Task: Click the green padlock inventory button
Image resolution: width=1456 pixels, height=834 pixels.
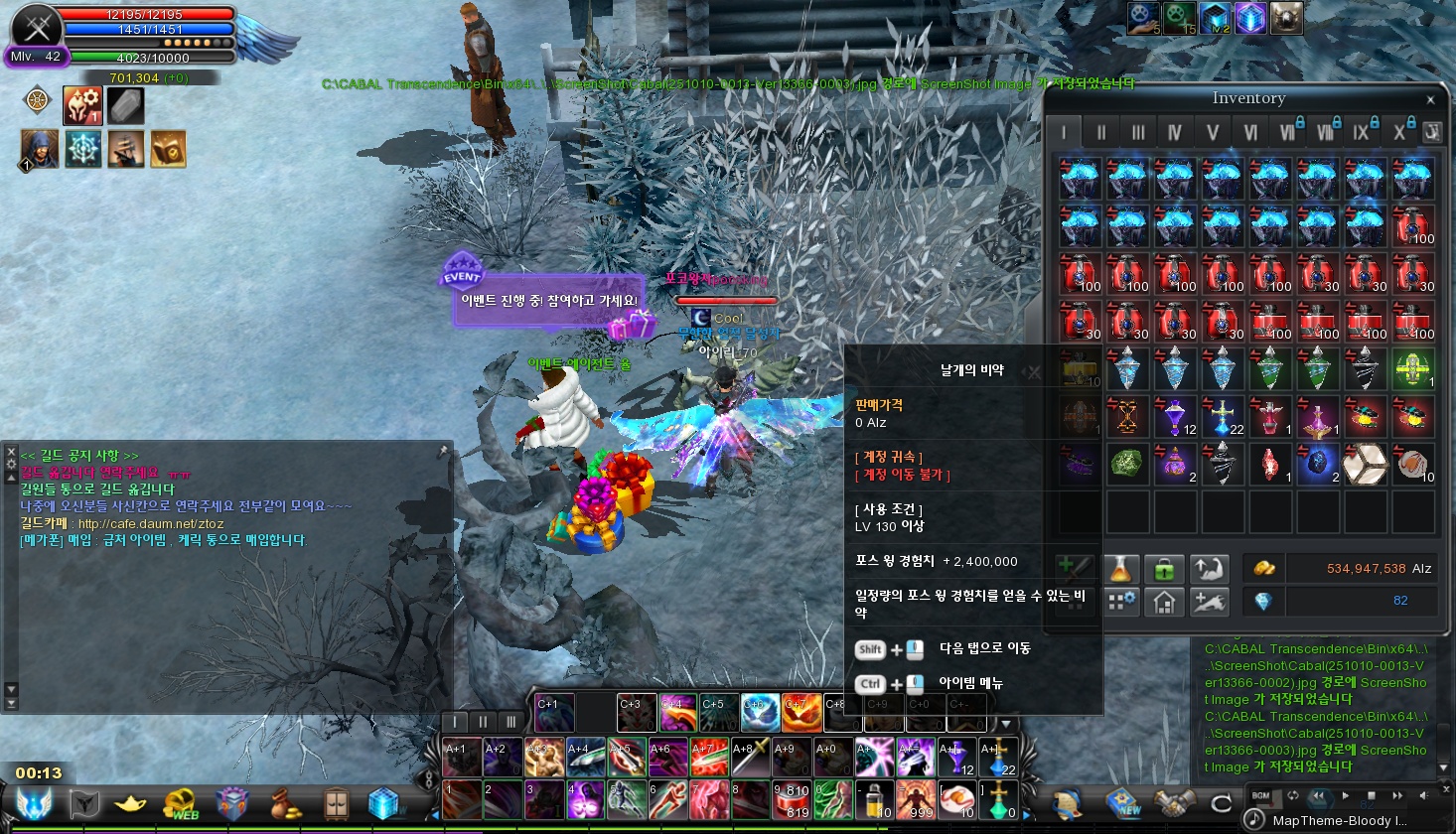Action: pyautogui.click(x=1163, y=569)
